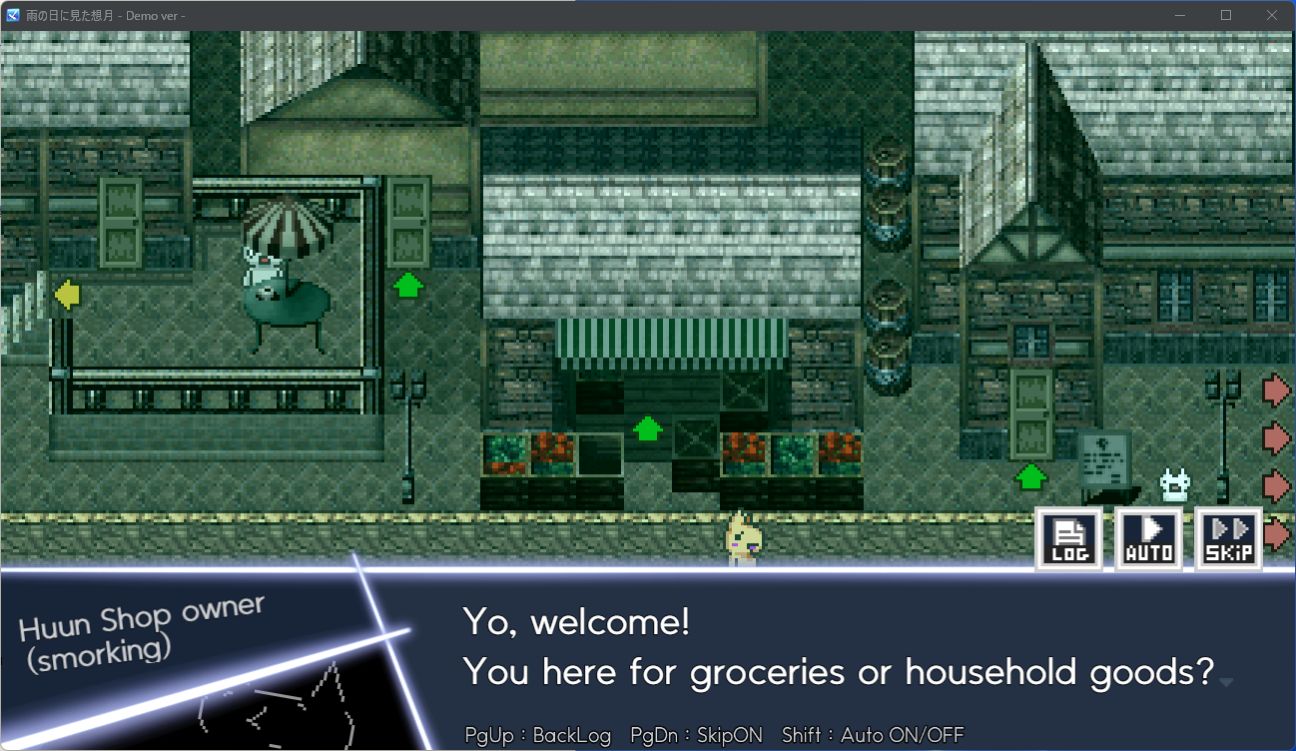
Task: Close the game window
Action: click(1272, 15)
